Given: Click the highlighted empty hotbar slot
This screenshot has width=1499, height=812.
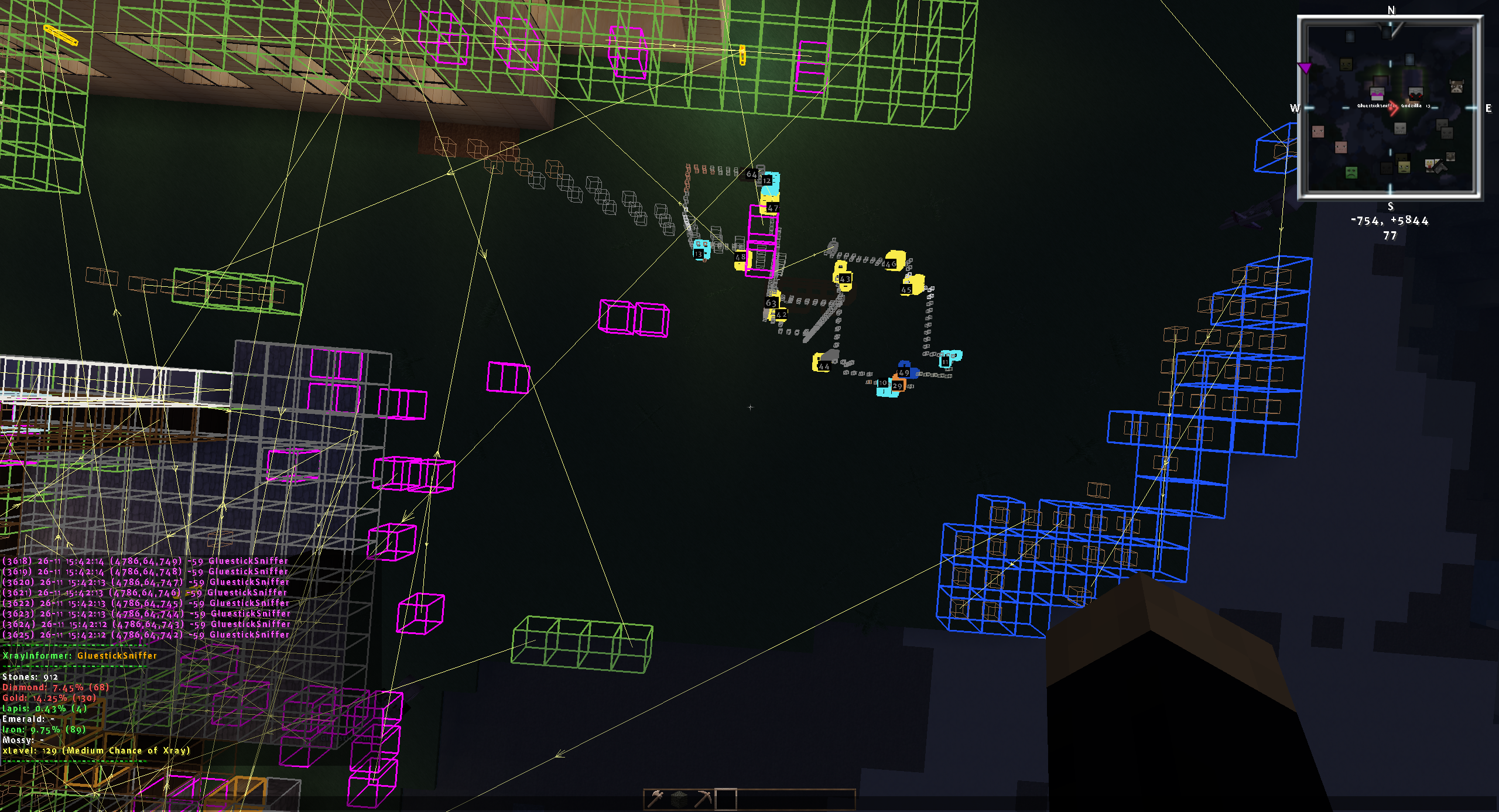Looking at the screenshot, I should coord(725,799).
